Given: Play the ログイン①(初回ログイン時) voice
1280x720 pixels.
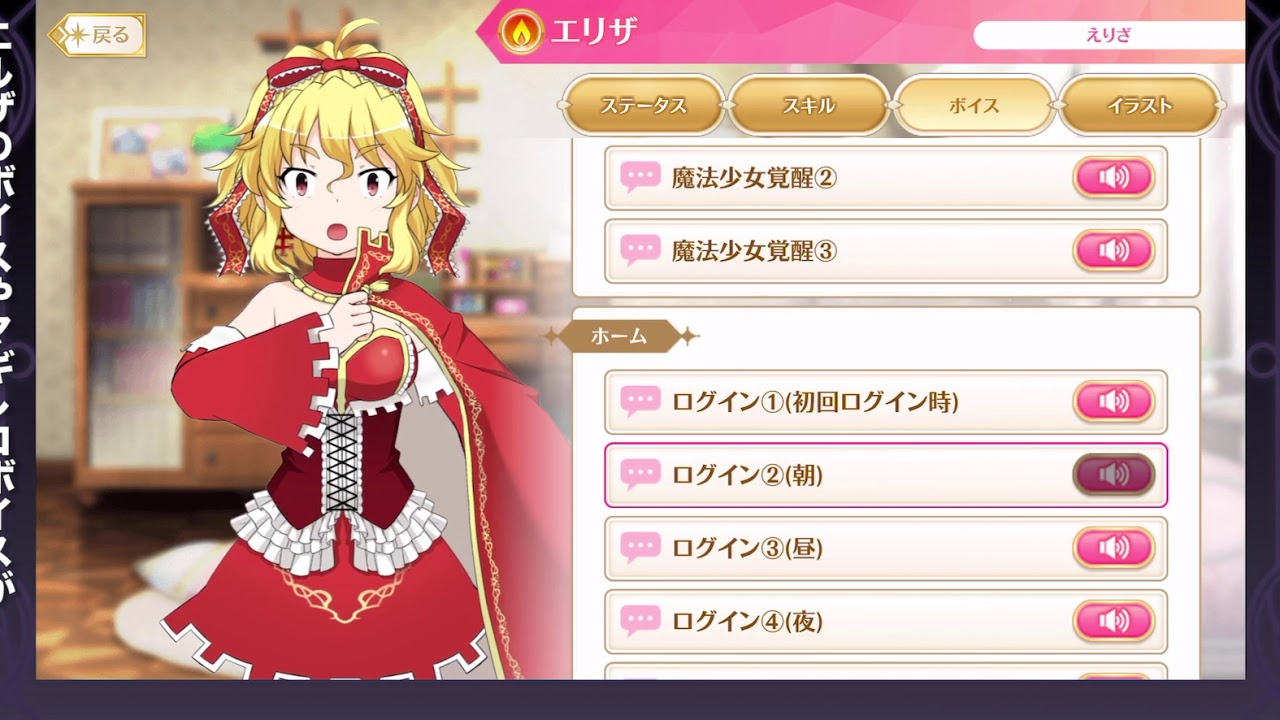Looking at the screenshot, I should [x=1113, y=402].
